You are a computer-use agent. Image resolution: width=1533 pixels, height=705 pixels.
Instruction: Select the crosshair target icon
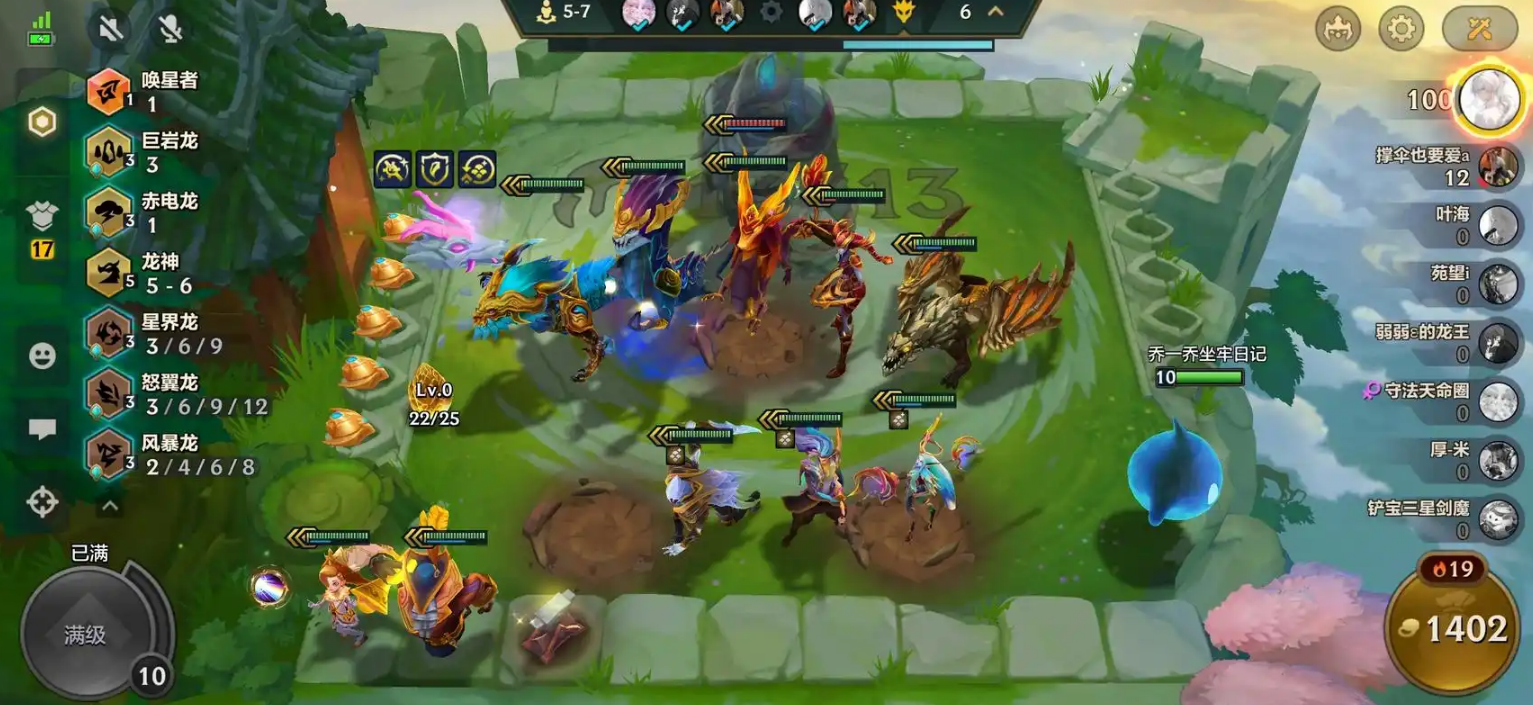pyautogui.click(x=42, y=501)
